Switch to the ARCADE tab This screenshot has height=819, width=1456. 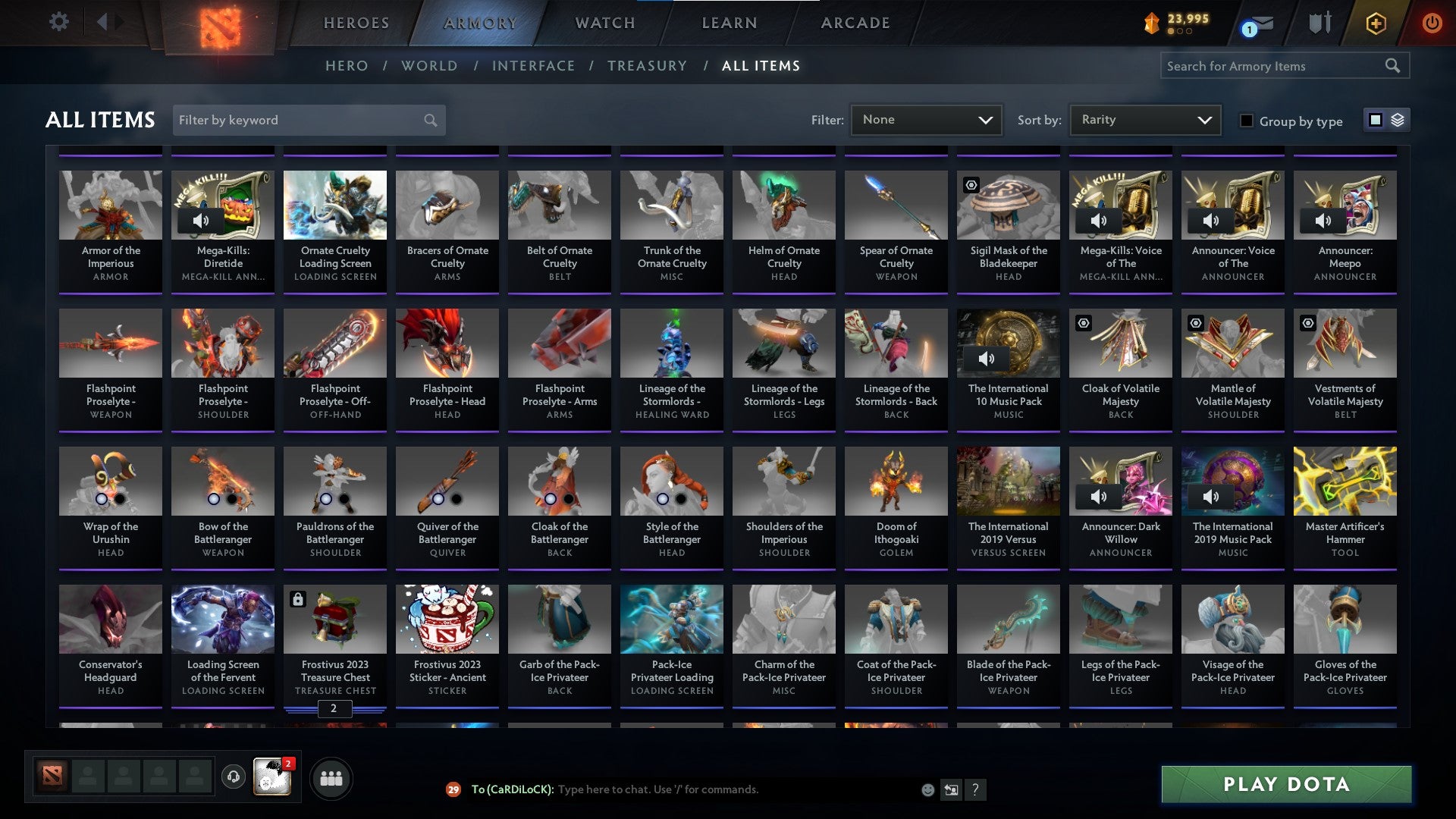[855, 23]
